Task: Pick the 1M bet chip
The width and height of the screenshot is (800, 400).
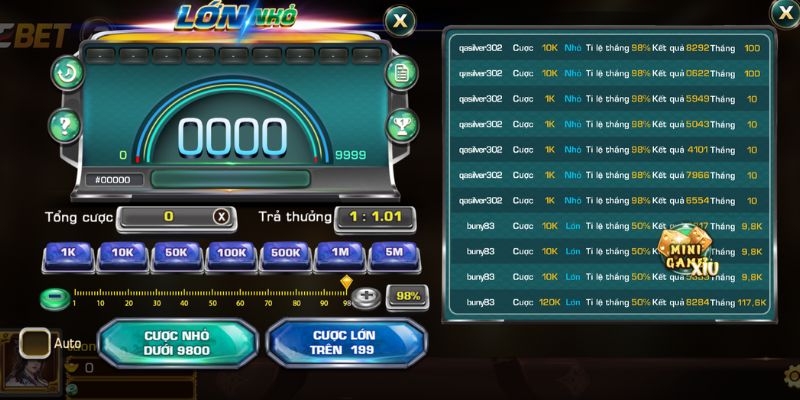Action: coord(340,254)
